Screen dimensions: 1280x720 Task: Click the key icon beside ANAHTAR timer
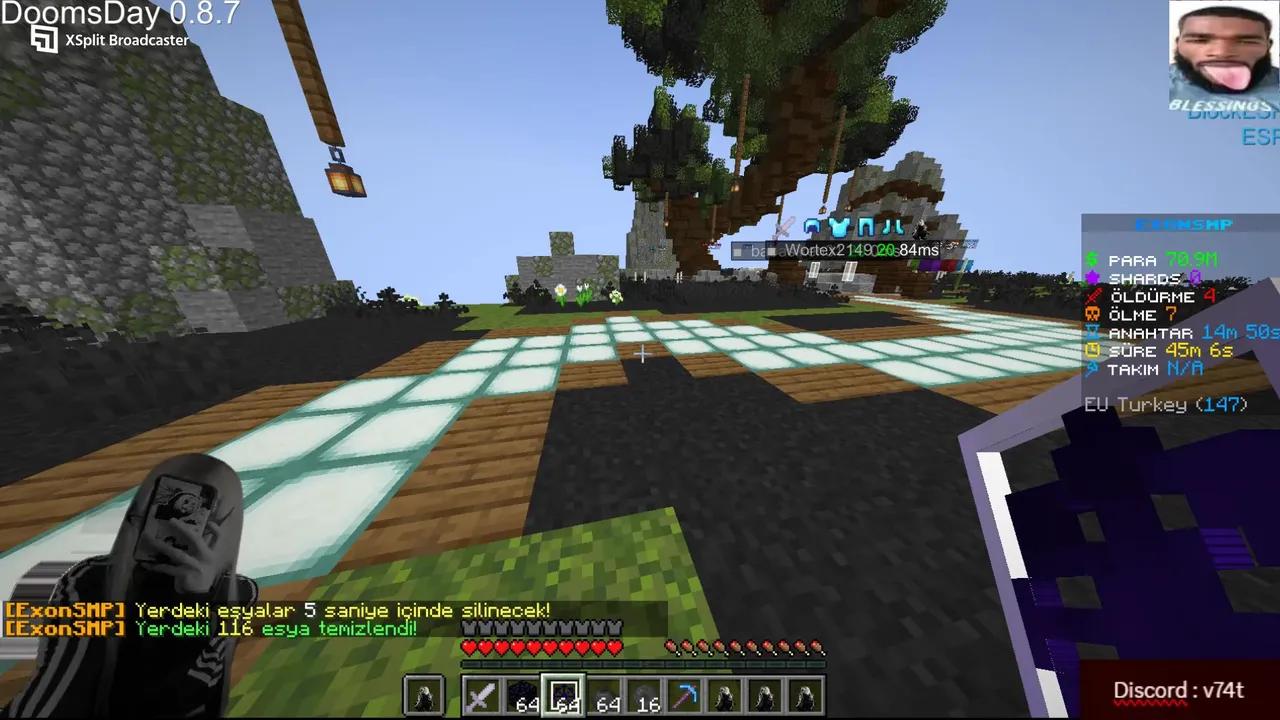coord(1092,332)
